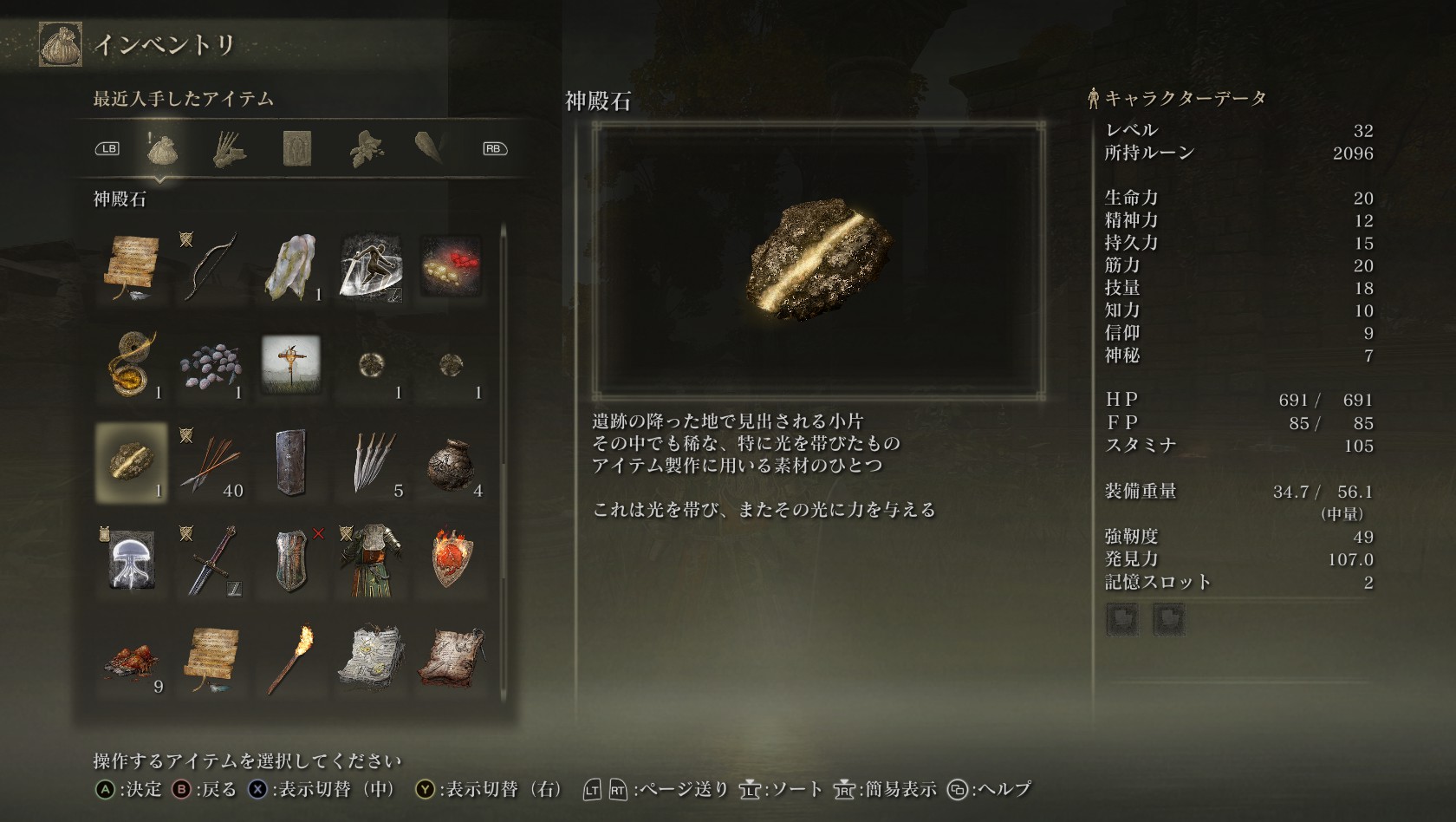This screenshot has height=822, width=1456.
Task: Choose the stack of 40 arrows
Action: pos(211,462)
